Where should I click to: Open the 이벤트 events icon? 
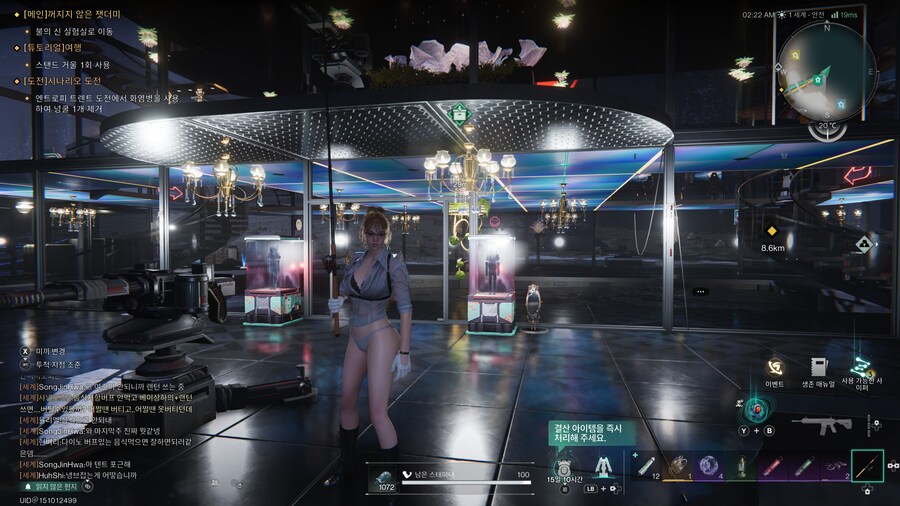tap(775, 368)
